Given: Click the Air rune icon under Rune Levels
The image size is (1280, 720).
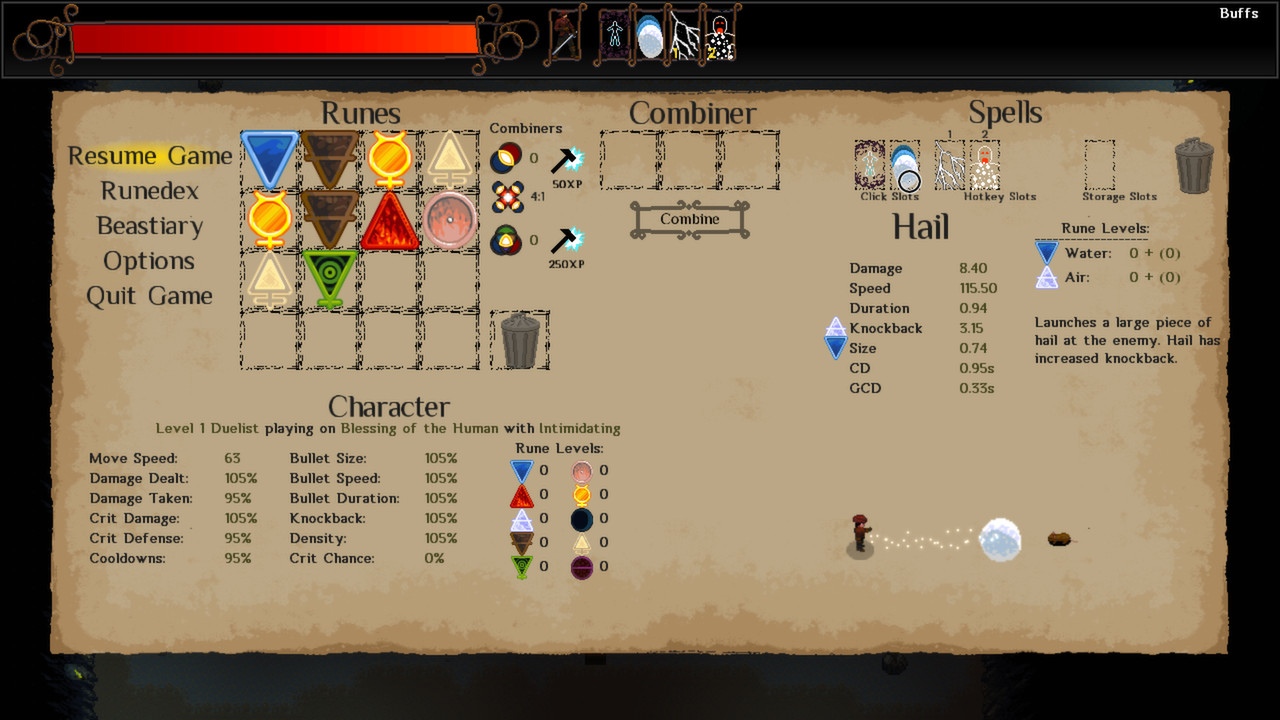Looking at the screenshot, I should point(1046,277).
